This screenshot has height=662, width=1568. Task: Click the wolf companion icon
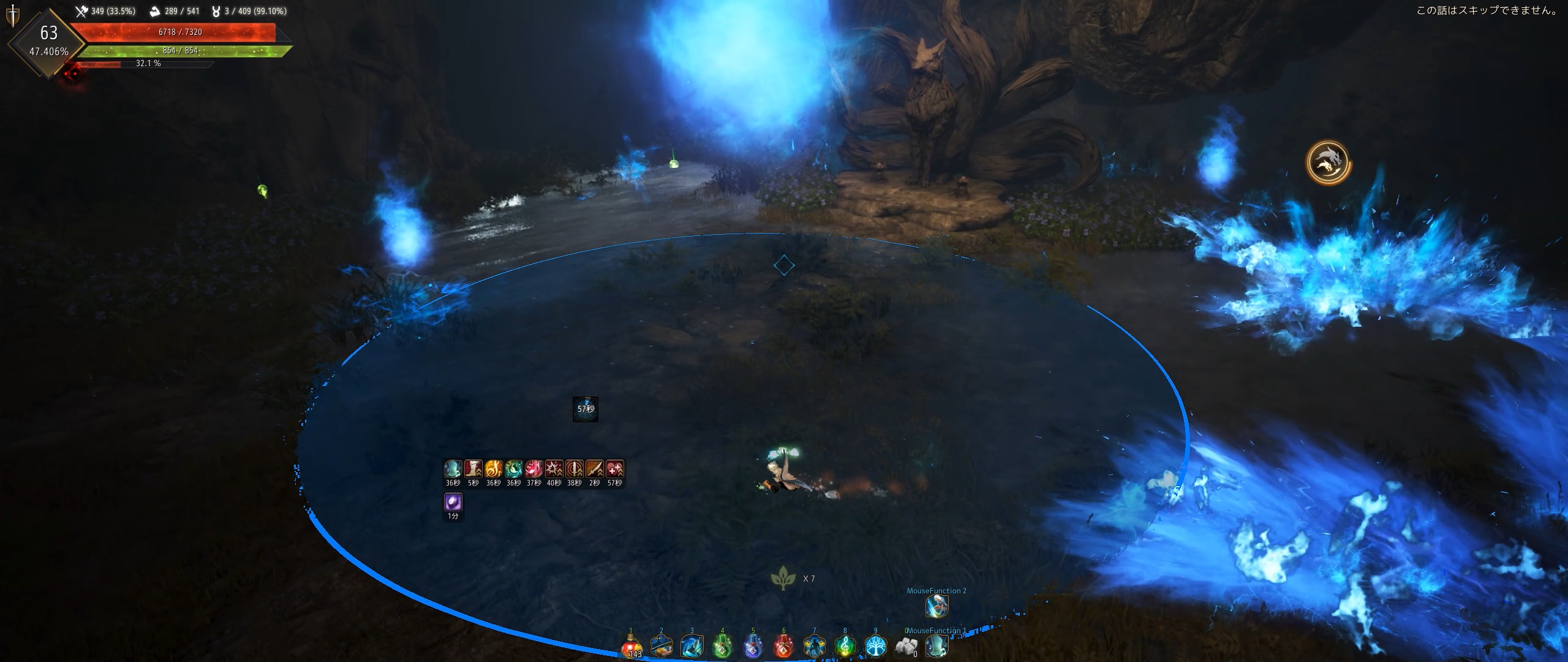click(x=1328, y=162)
